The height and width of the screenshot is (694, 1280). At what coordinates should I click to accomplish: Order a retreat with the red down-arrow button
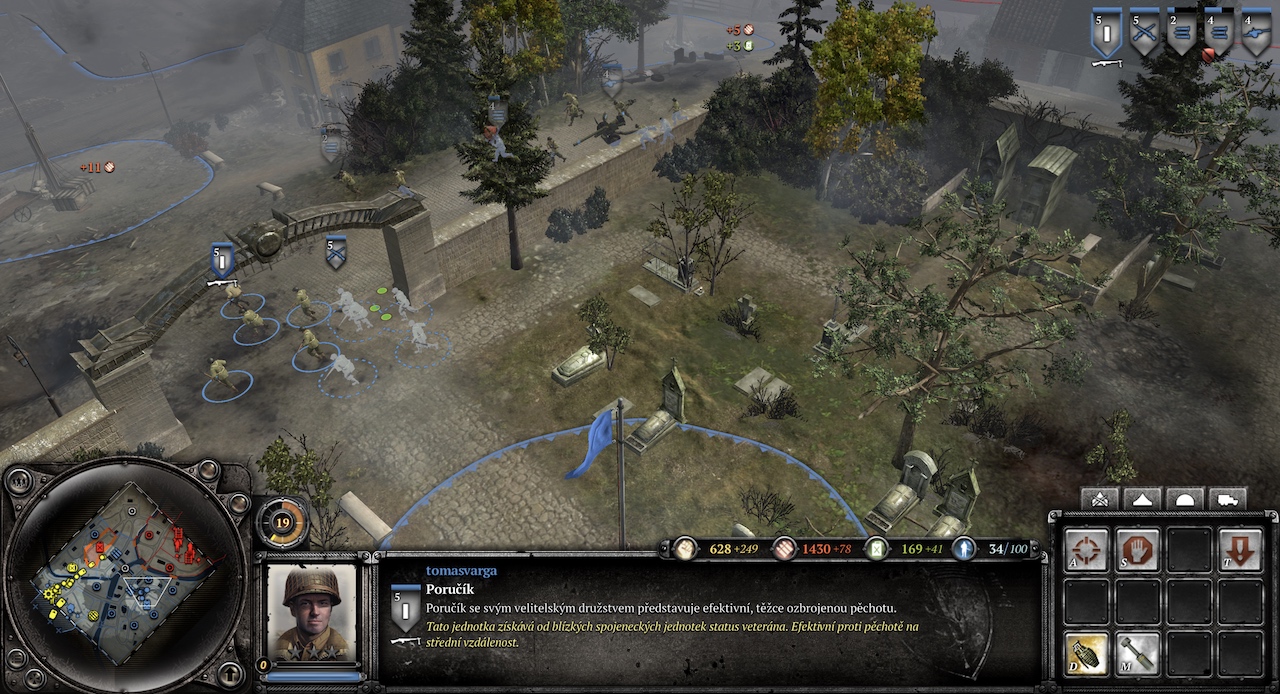(x=1240, y=550)
